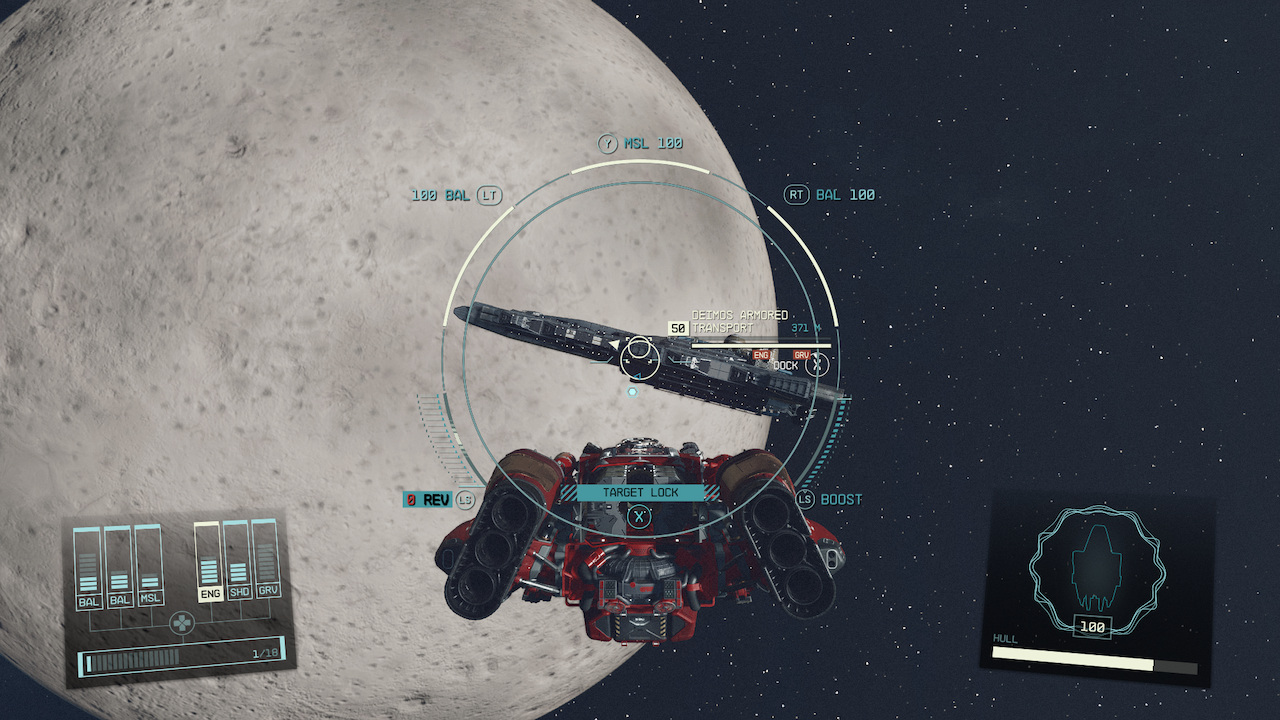Viewport: 1280px width, 720px height.
Task: Click the GRV damage indicator on target
Action: (x=800, y=352)
